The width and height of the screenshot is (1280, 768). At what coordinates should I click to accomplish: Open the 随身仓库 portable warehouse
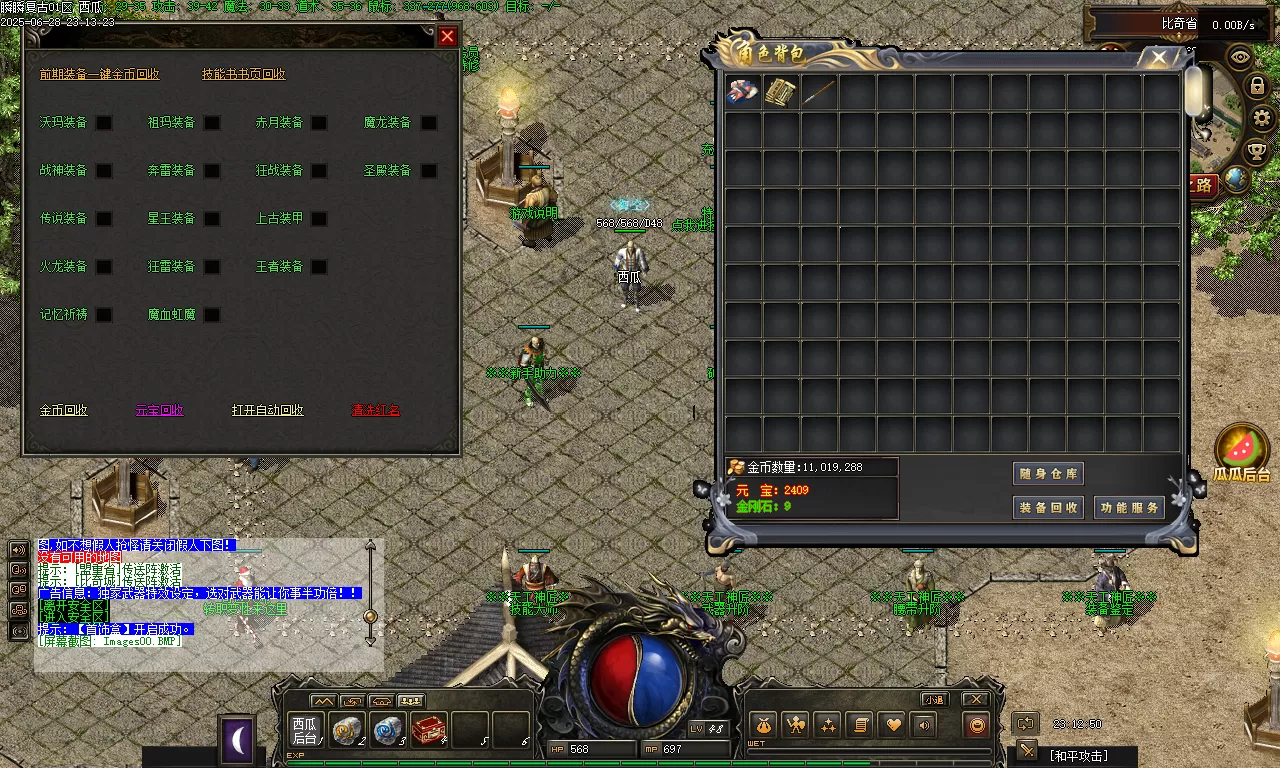click(1047, 474)
